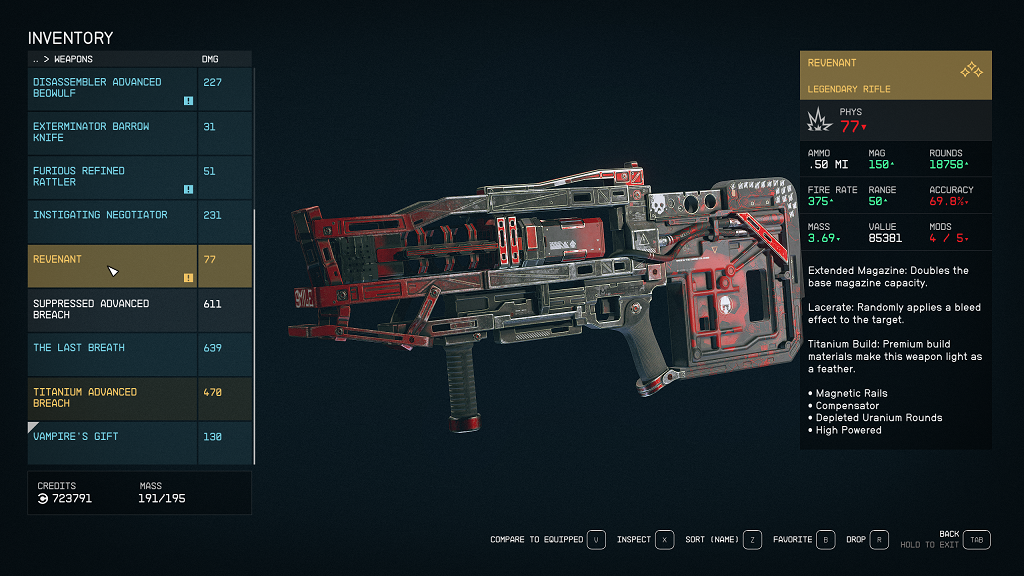Drop the selected weapon
The height and width of the screenshot is (576, 1024).
pos(879,540)
